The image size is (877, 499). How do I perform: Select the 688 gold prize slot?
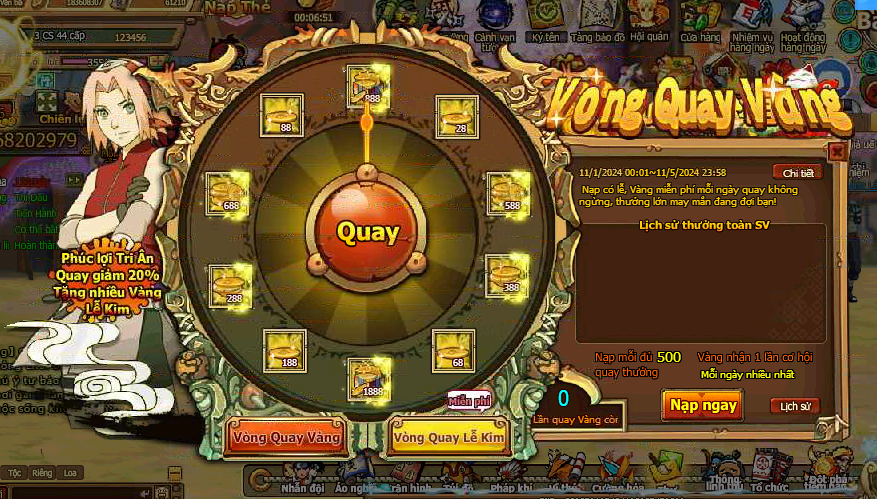click(228, 193)
